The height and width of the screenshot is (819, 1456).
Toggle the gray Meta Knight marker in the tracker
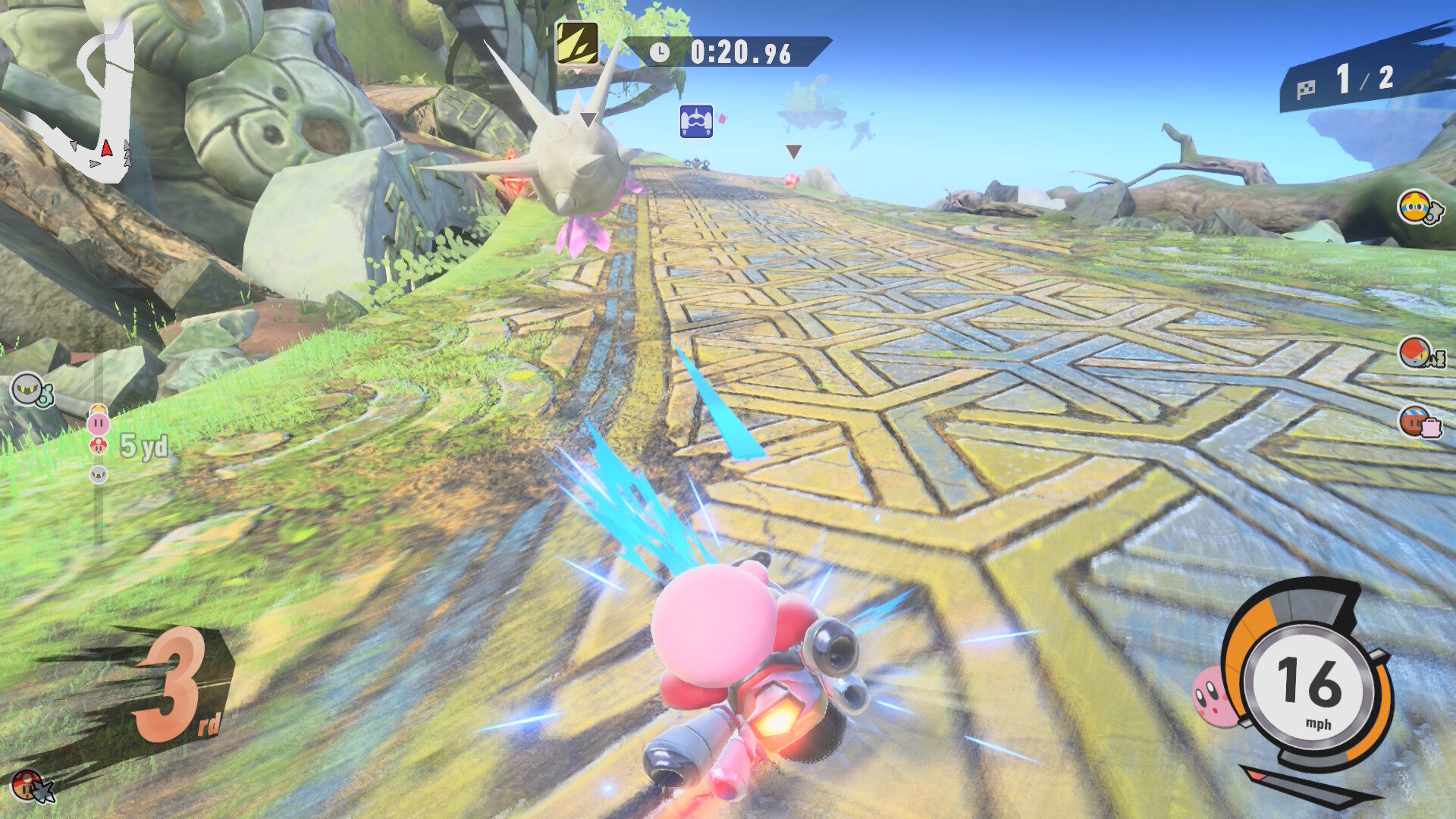[x=98, y=473]
